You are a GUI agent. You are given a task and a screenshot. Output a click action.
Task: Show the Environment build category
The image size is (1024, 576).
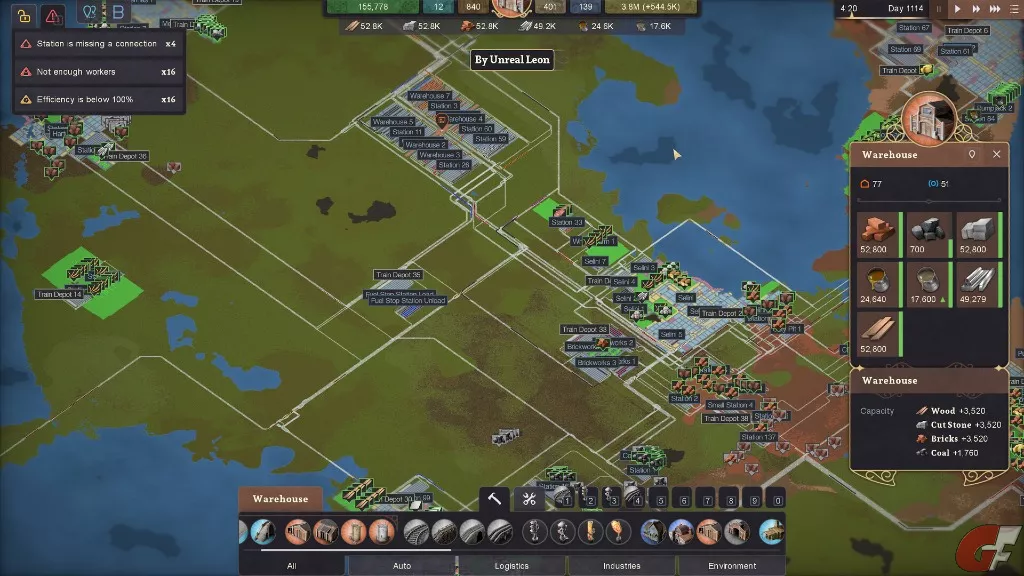coord(732,566)
